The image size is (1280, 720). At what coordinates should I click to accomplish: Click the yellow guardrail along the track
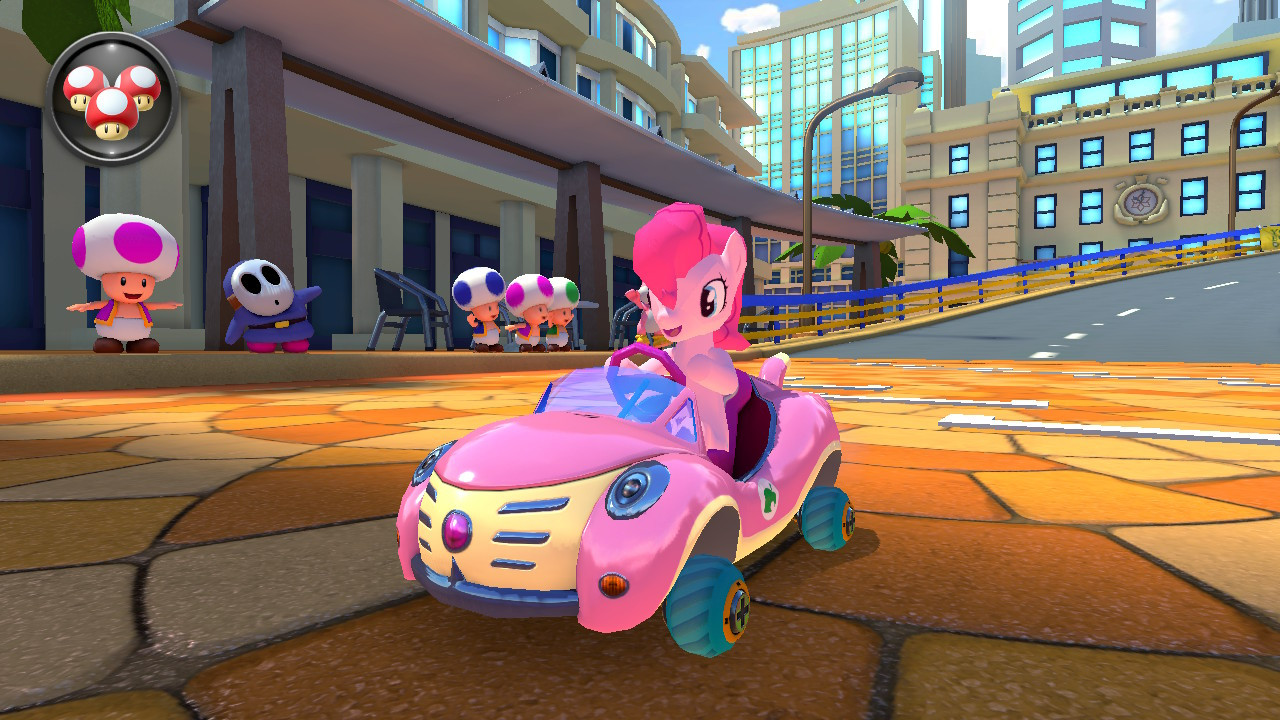[1000, 290]
